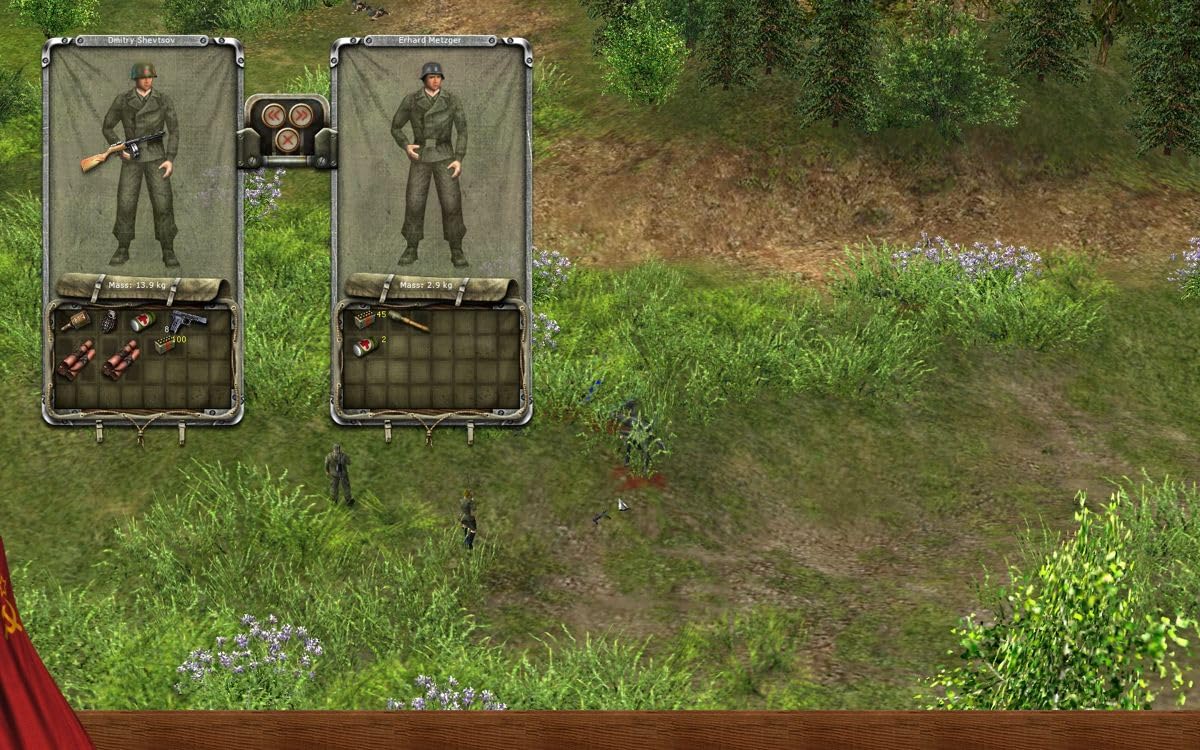Give all items with the double right arrow
The image size is (1200, 750).
pos(299,117)
